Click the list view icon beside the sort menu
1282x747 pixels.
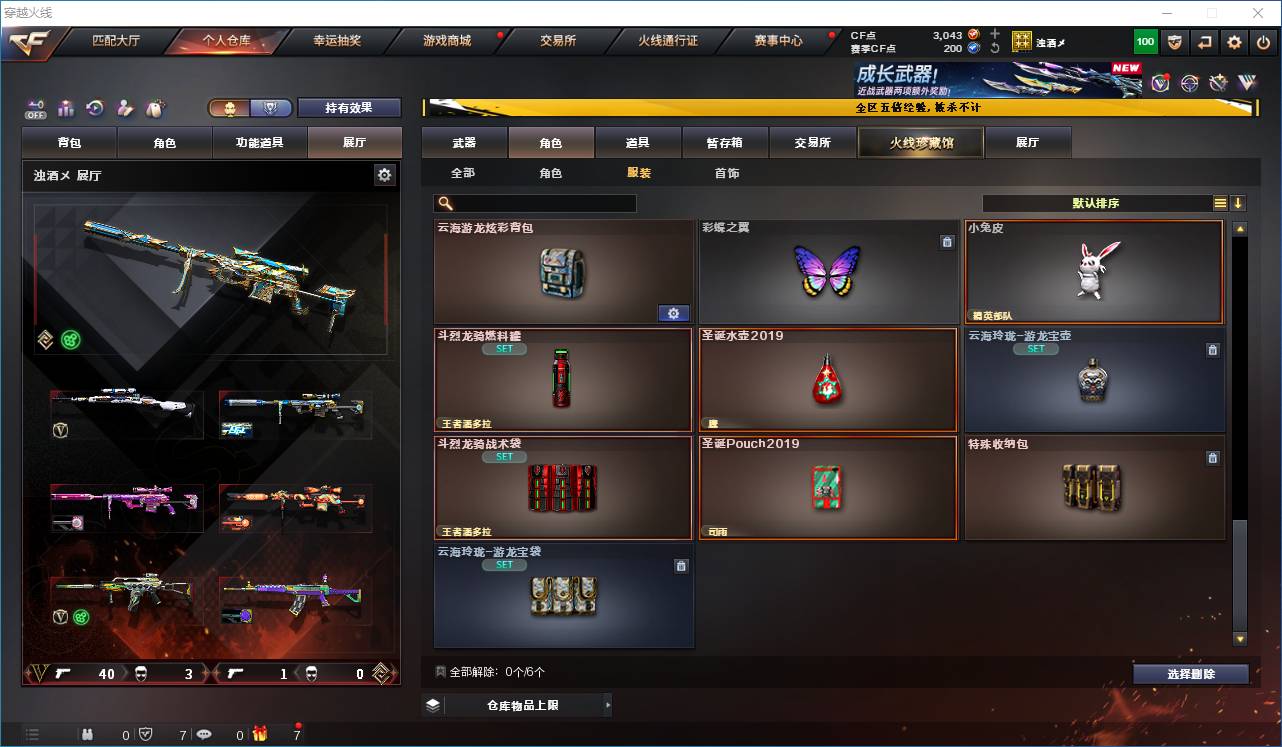coord(1221,203)
